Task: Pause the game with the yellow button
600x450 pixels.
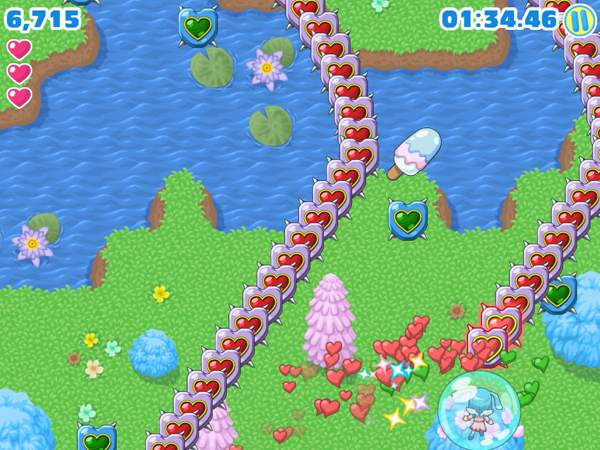Action: pyautogui.click(x=579, y=19)
